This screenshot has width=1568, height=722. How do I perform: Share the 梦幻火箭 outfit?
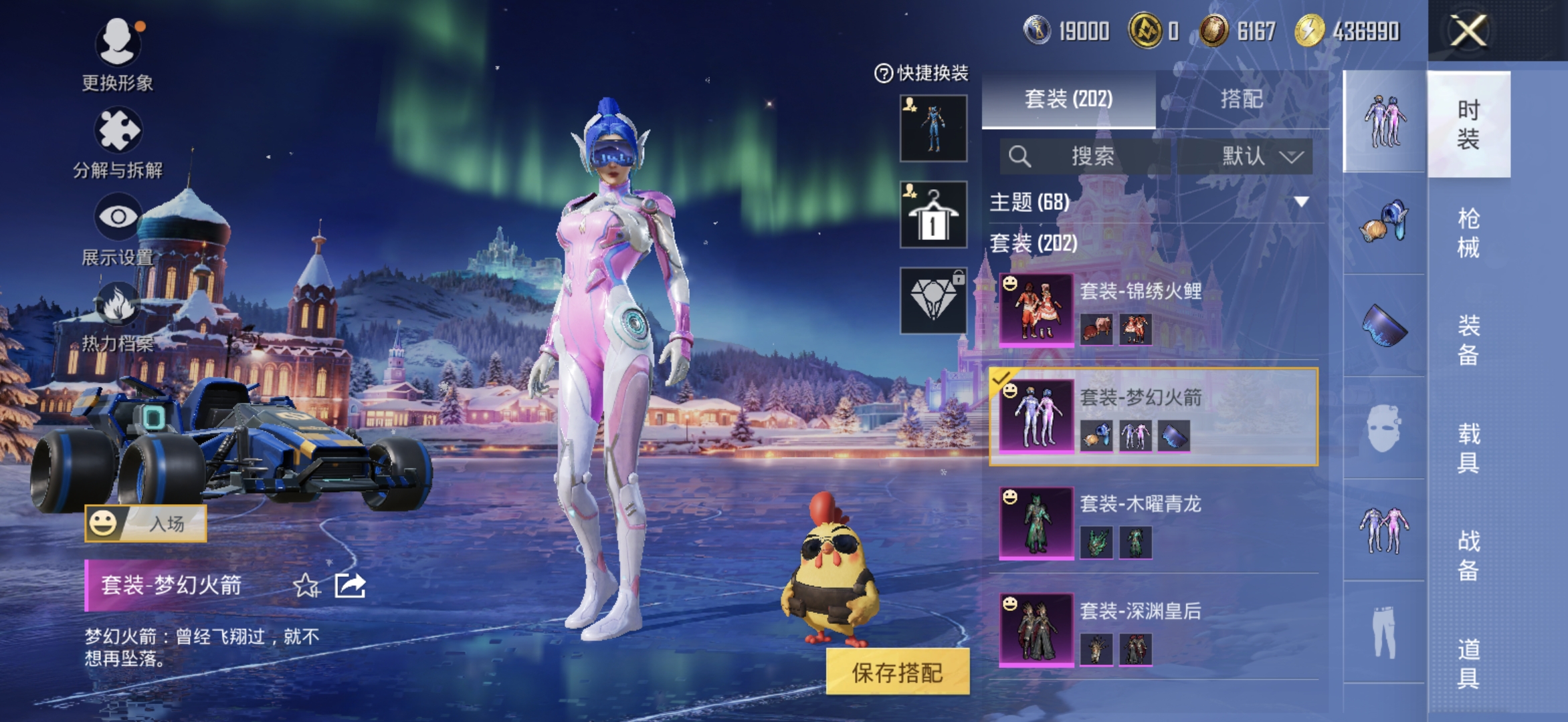(x=350, y=586)
